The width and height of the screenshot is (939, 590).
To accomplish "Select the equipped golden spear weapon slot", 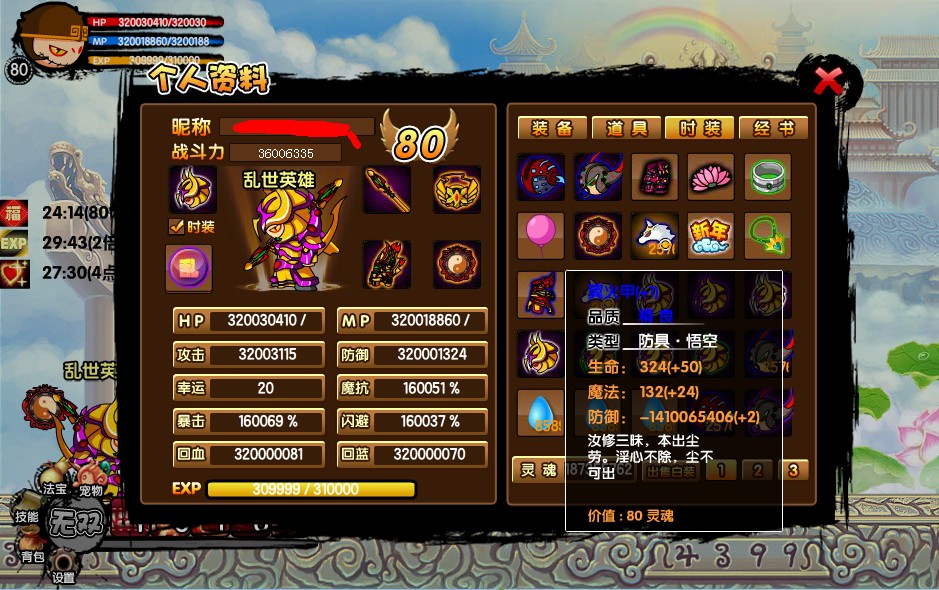I will click(x=387, y=189).
